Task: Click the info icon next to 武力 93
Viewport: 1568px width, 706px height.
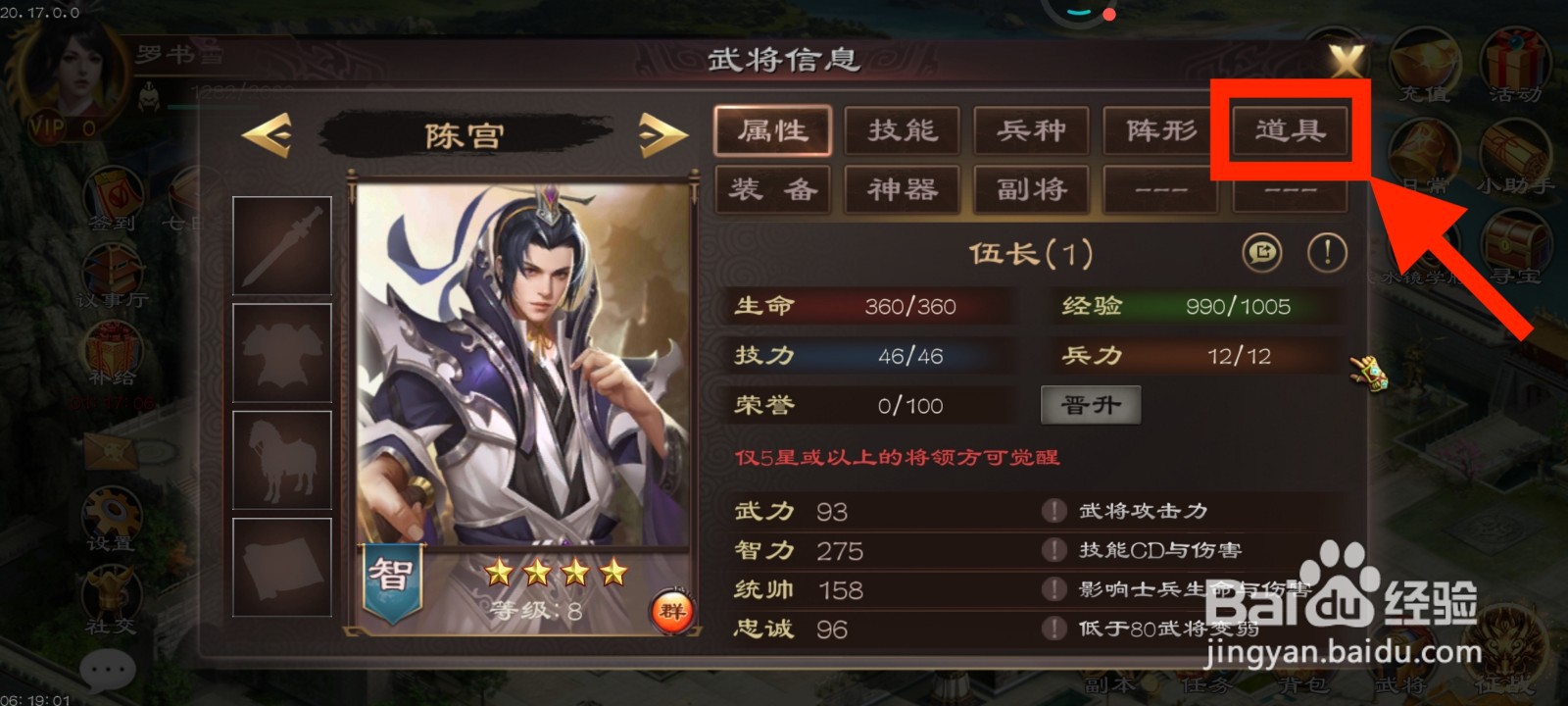Action: 1053,510
